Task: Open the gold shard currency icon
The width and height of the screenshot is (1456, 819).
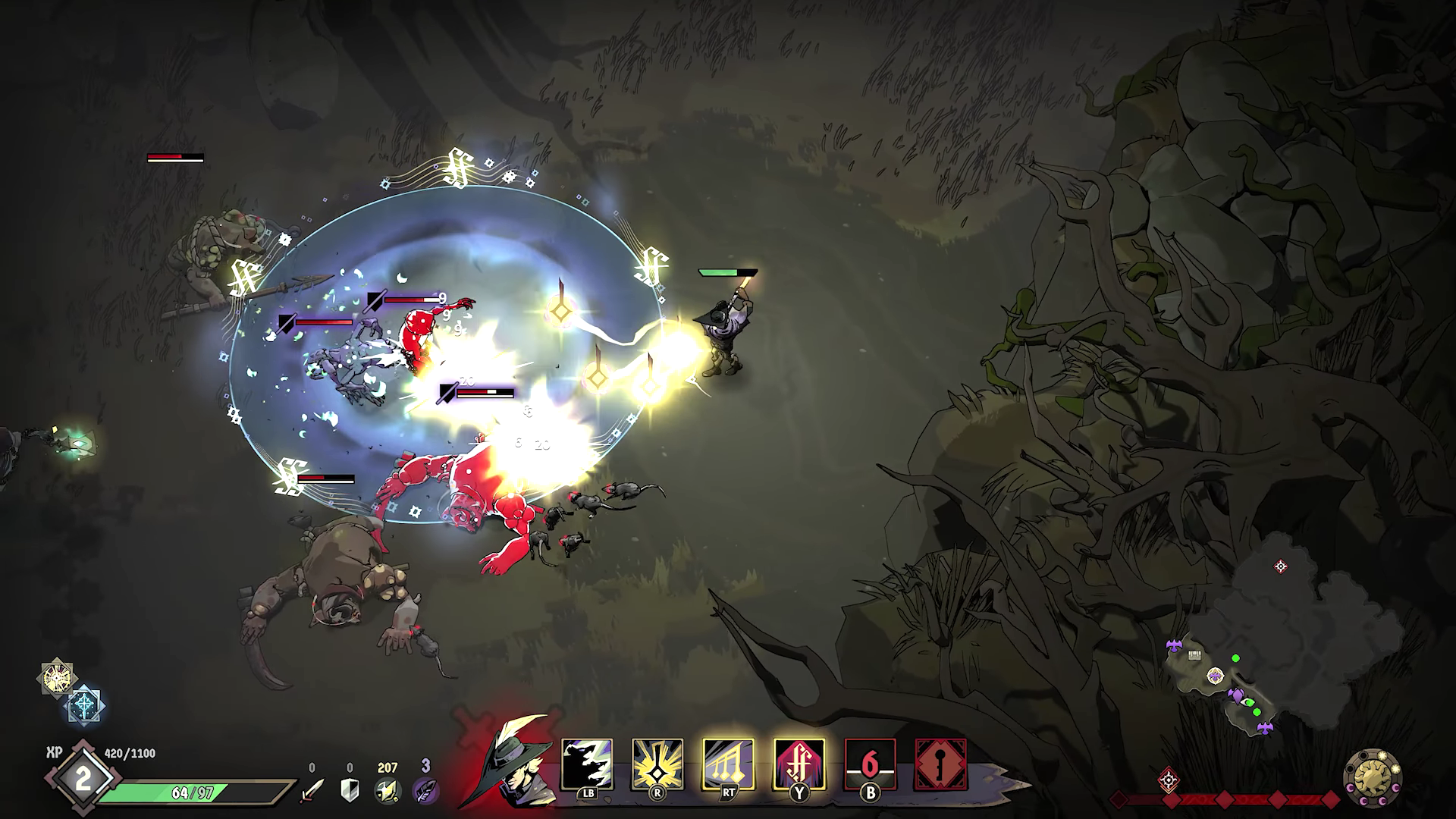Action: pos(388,789)
